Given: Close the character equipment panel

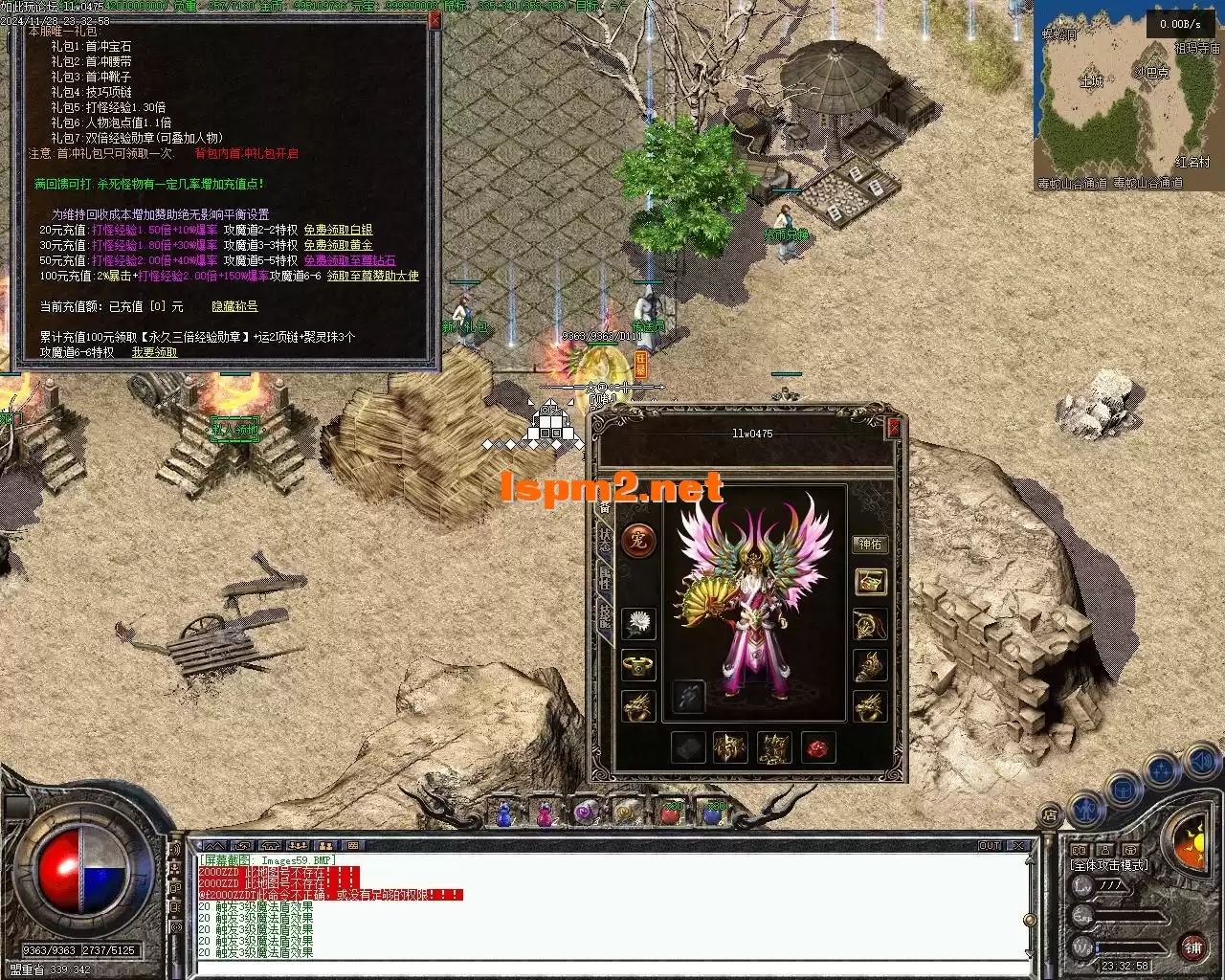Looking at the screenshot, I should 894,428.
